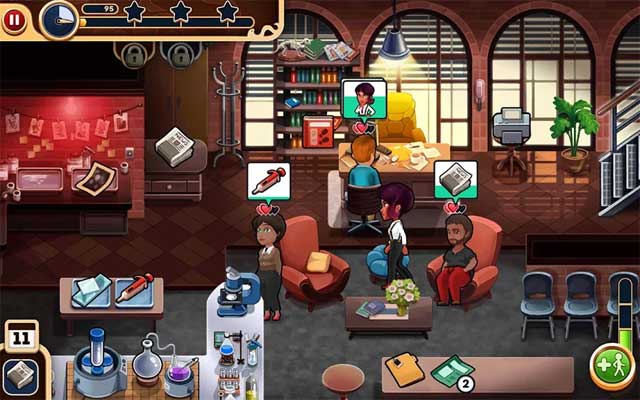640x400 pixels.
Task: Pick the green document on the tray
Action: tap(451, 372)
